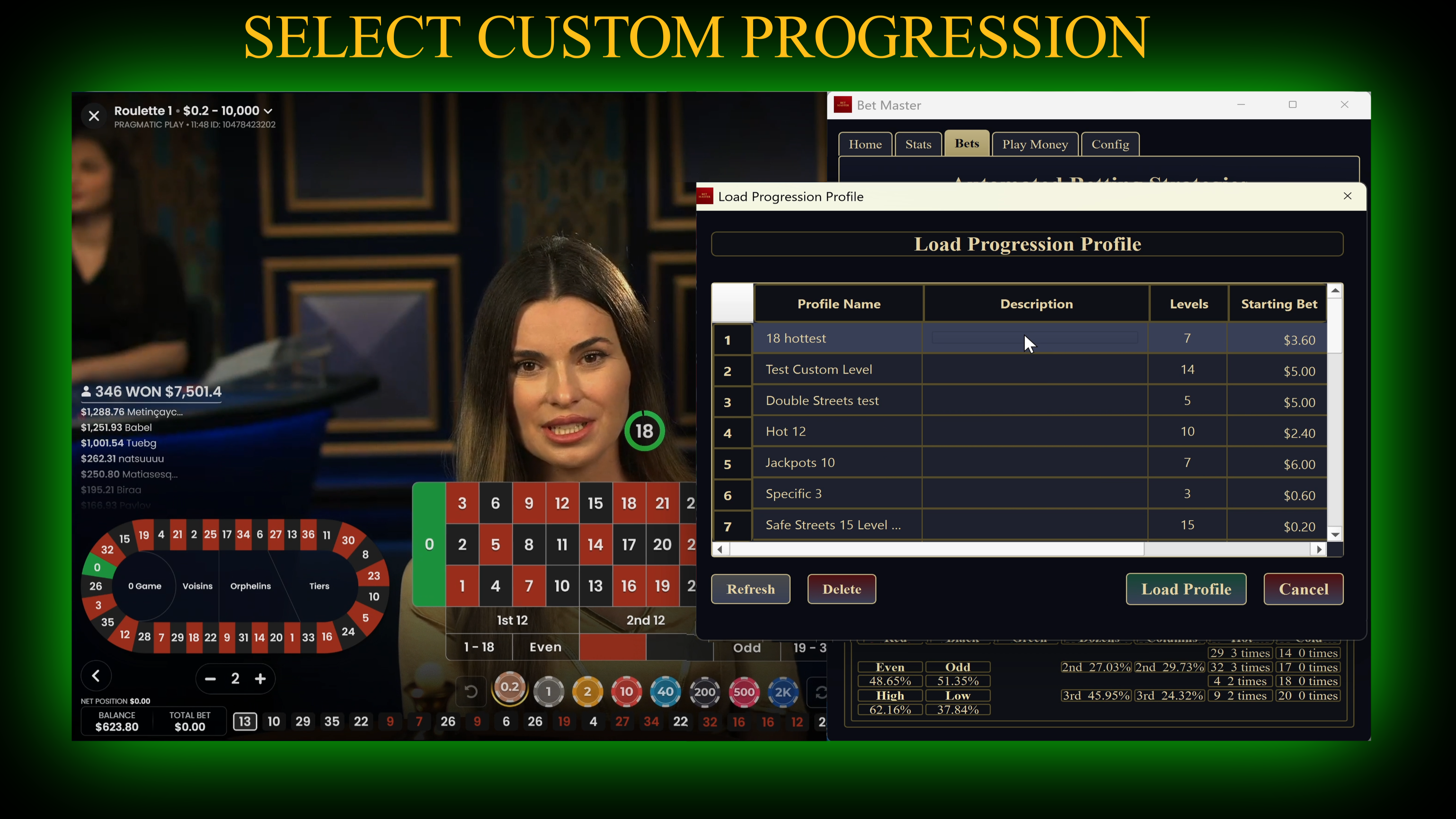Close the Load Progression Profile dialog
Screen dimensions: 1456x819
tap(1348, 196)
